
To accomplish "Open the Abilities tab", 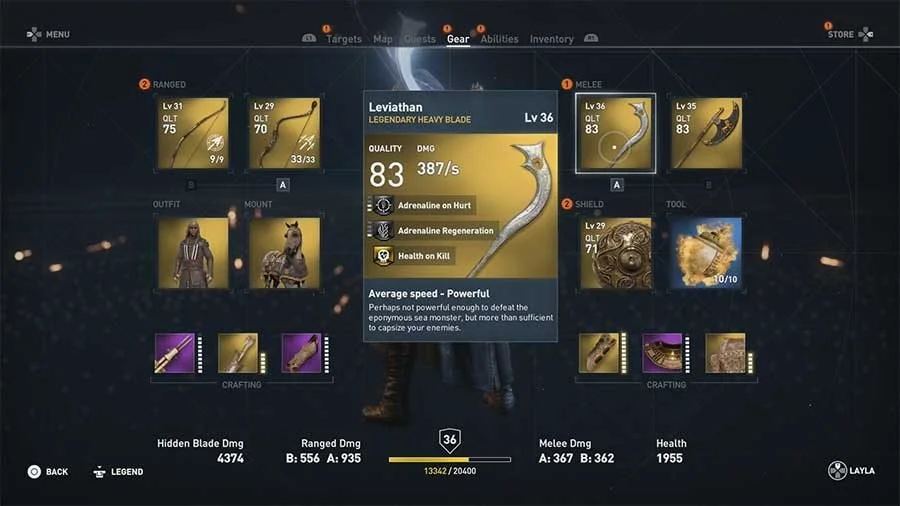I will pos(499,39).
